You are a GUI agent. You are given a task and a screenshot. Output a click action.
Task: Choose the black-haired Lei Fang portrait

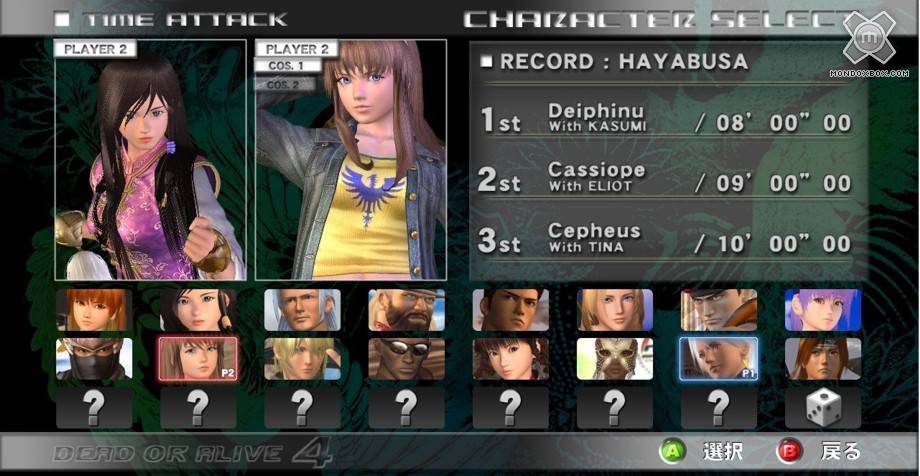(x=198, y=310)
